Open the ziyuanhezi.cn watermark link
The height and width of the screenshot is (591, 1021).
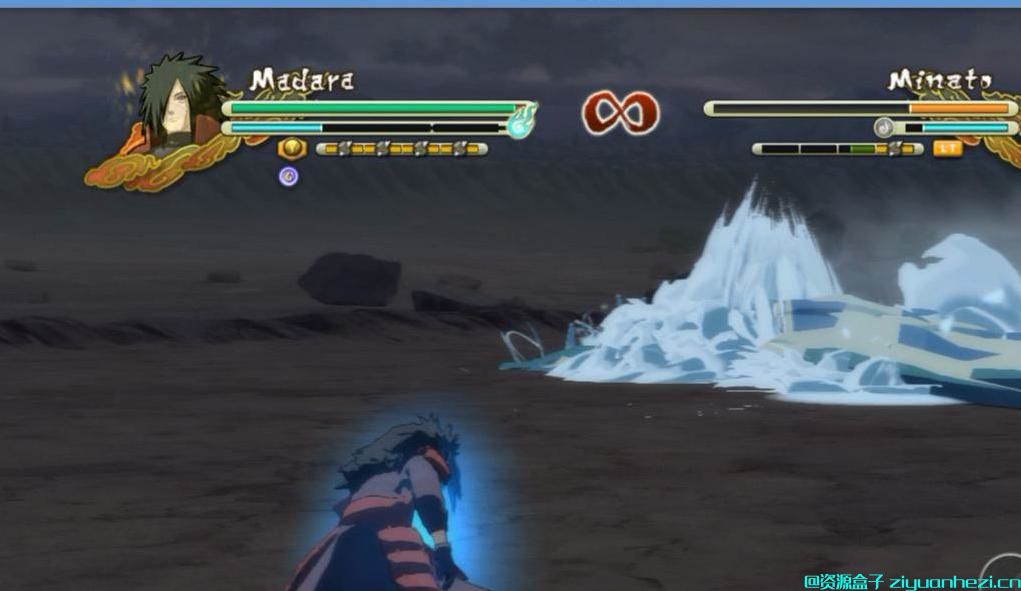click(911, 581)
